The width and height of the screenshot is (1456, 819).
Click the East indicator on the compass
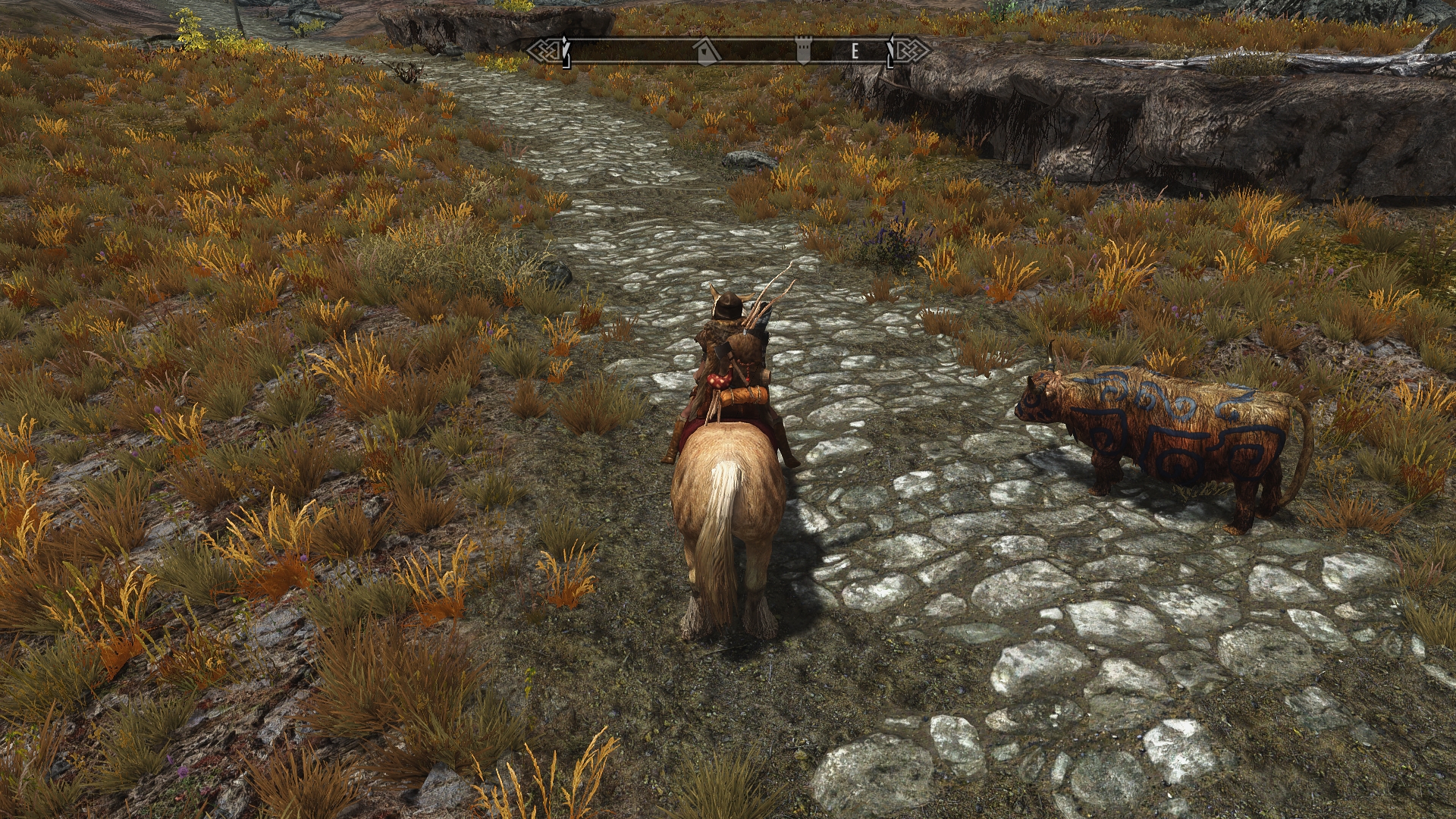855,52
